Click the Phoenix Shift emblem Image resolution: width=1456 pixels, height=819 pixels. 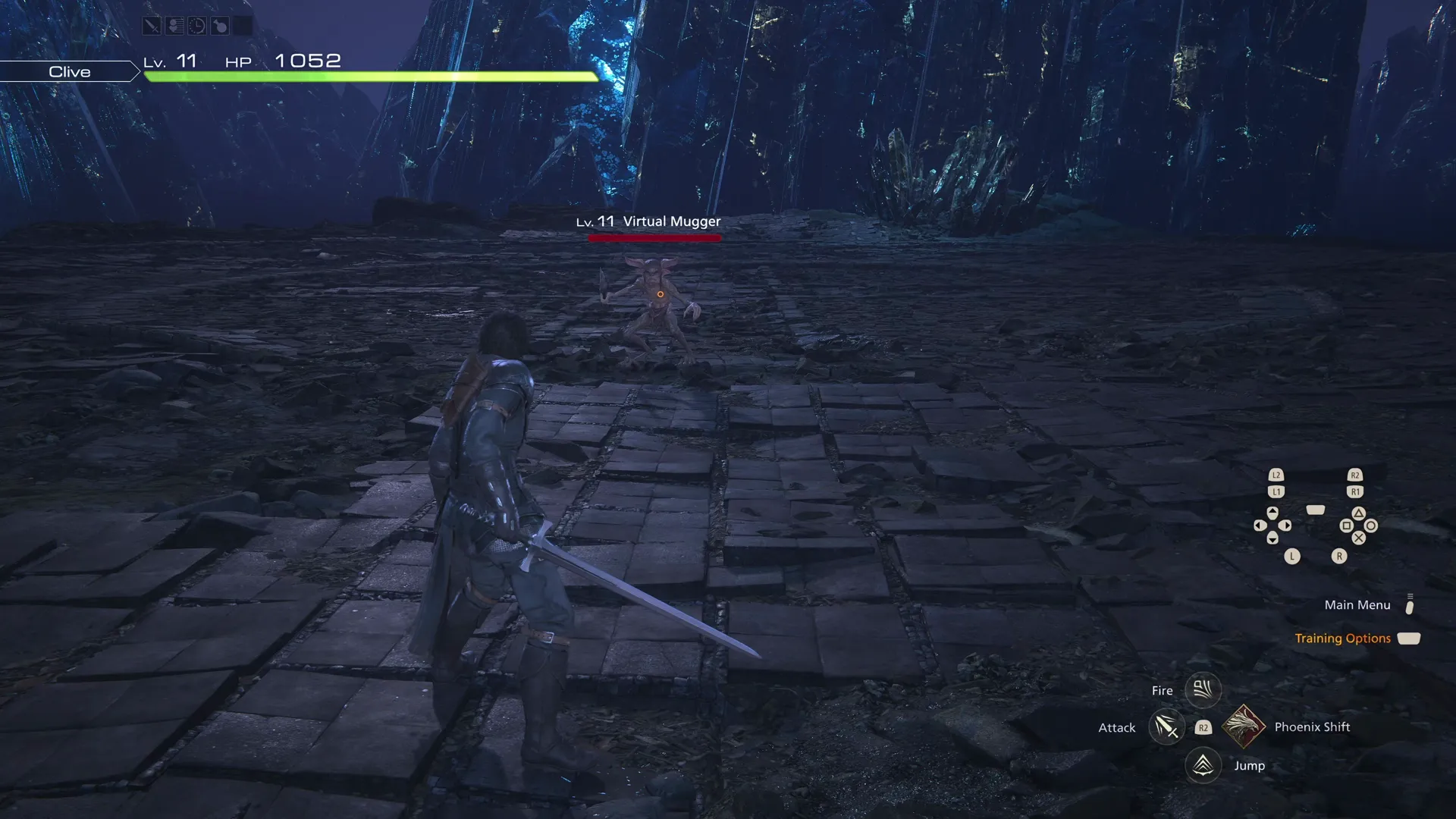pos(1244,726)
